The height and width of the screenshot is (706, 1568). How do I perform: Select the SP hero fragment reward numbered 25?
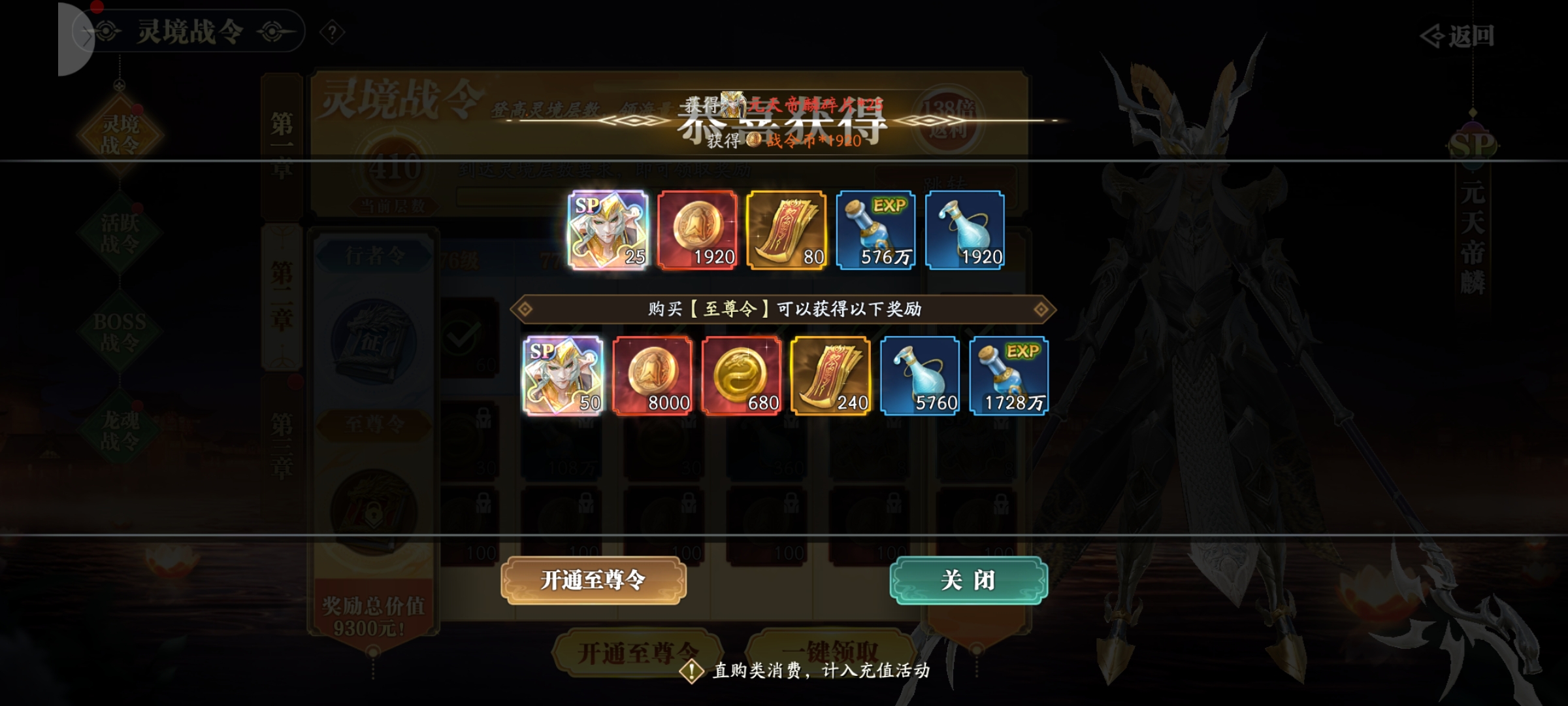(x=608, y=230)
